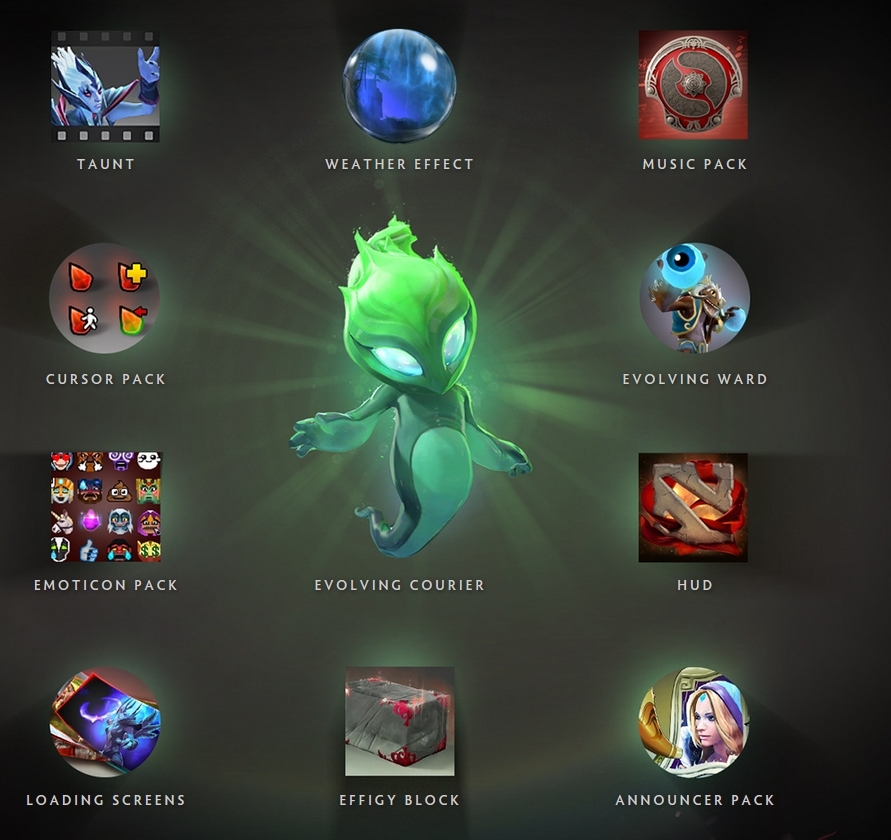Screen dimensions: 891x840
Task: Select the HUD skin tile
Action: coord(693,507)
